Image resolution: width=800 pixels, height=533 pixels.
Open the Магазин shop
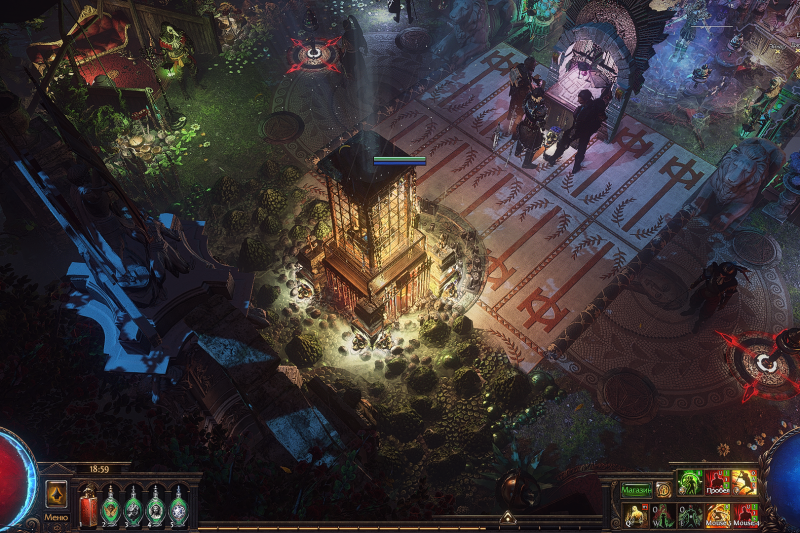tap(636, 490)
